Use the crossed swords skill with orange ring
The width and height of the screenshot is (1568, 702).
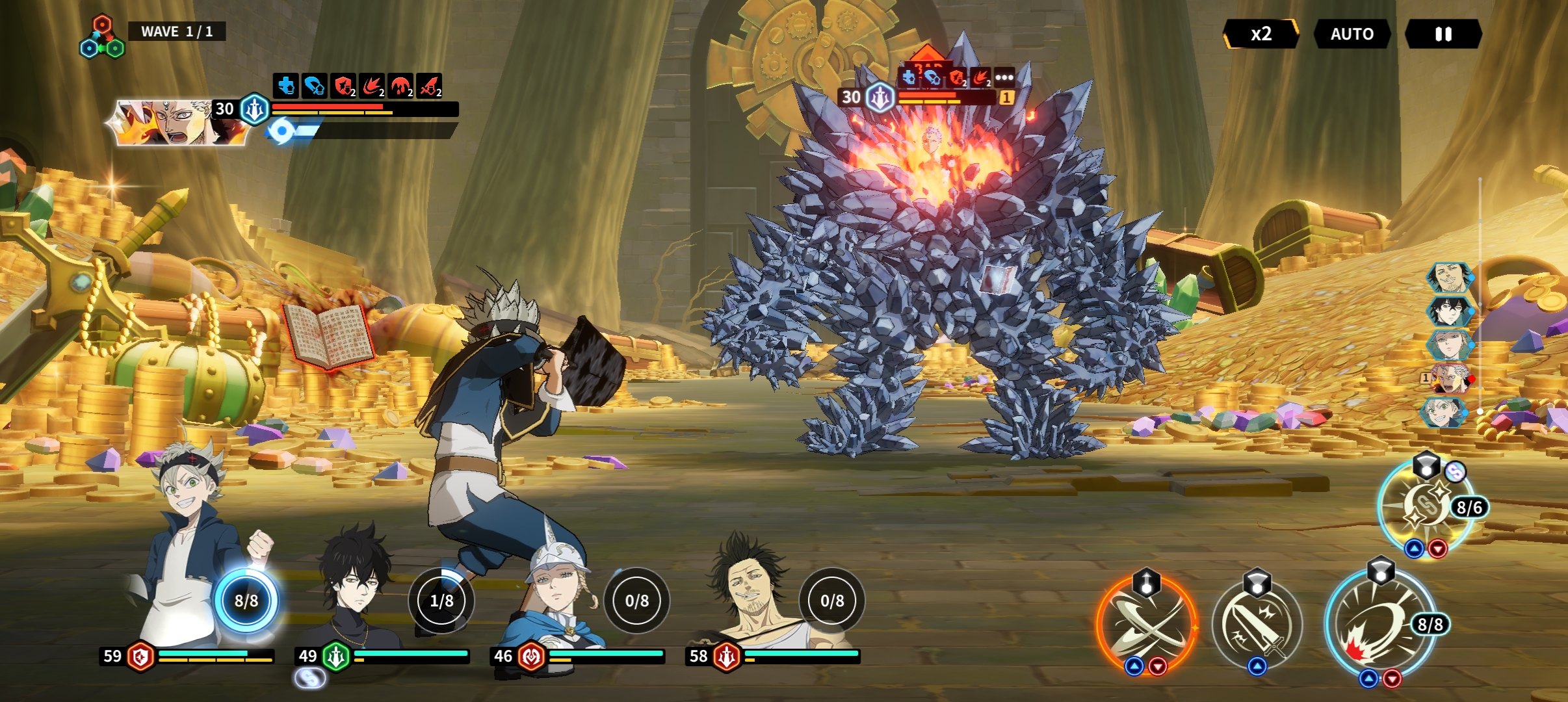tap(1147, 625)
